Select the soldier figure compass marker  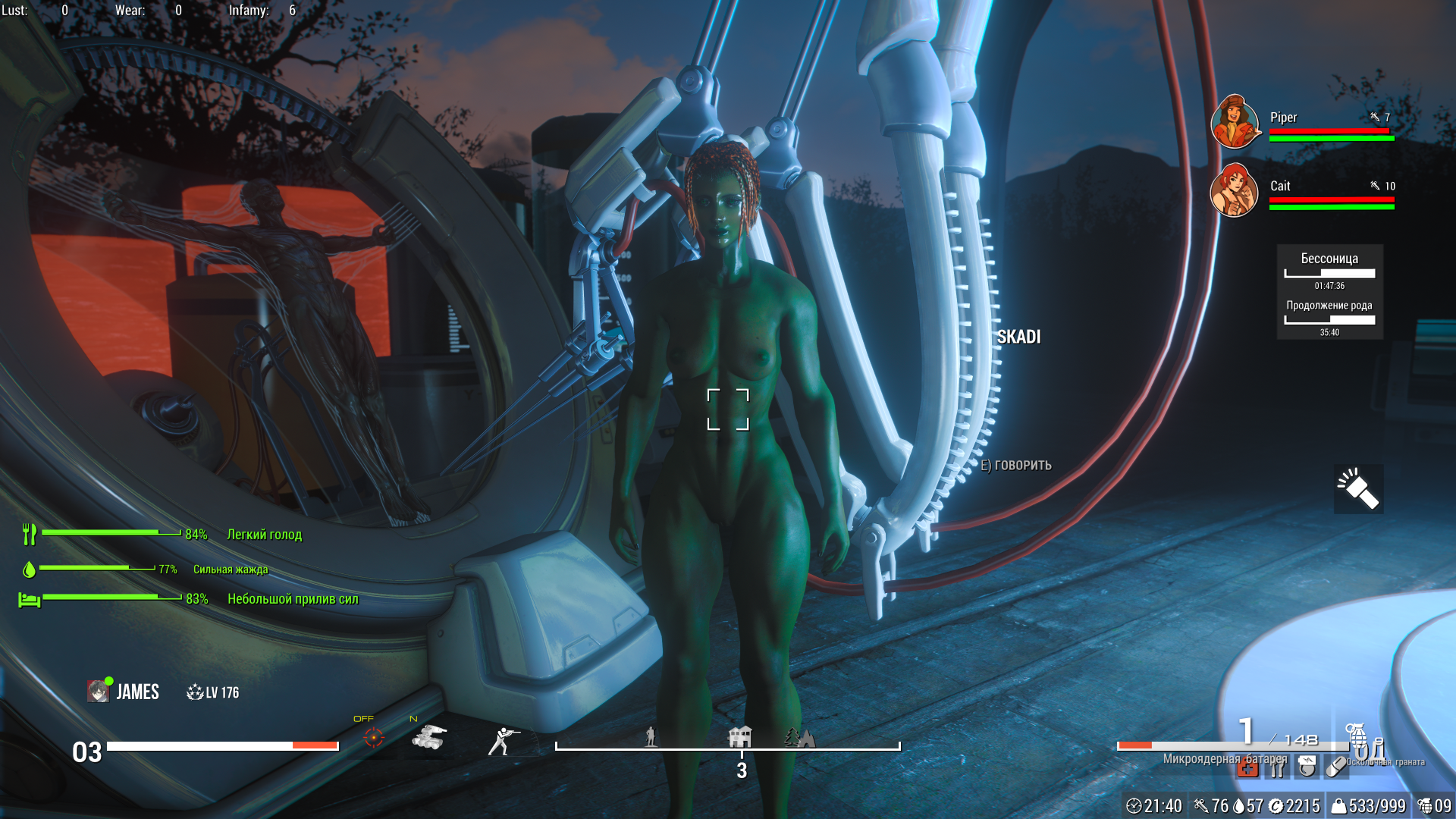(650, 736)
